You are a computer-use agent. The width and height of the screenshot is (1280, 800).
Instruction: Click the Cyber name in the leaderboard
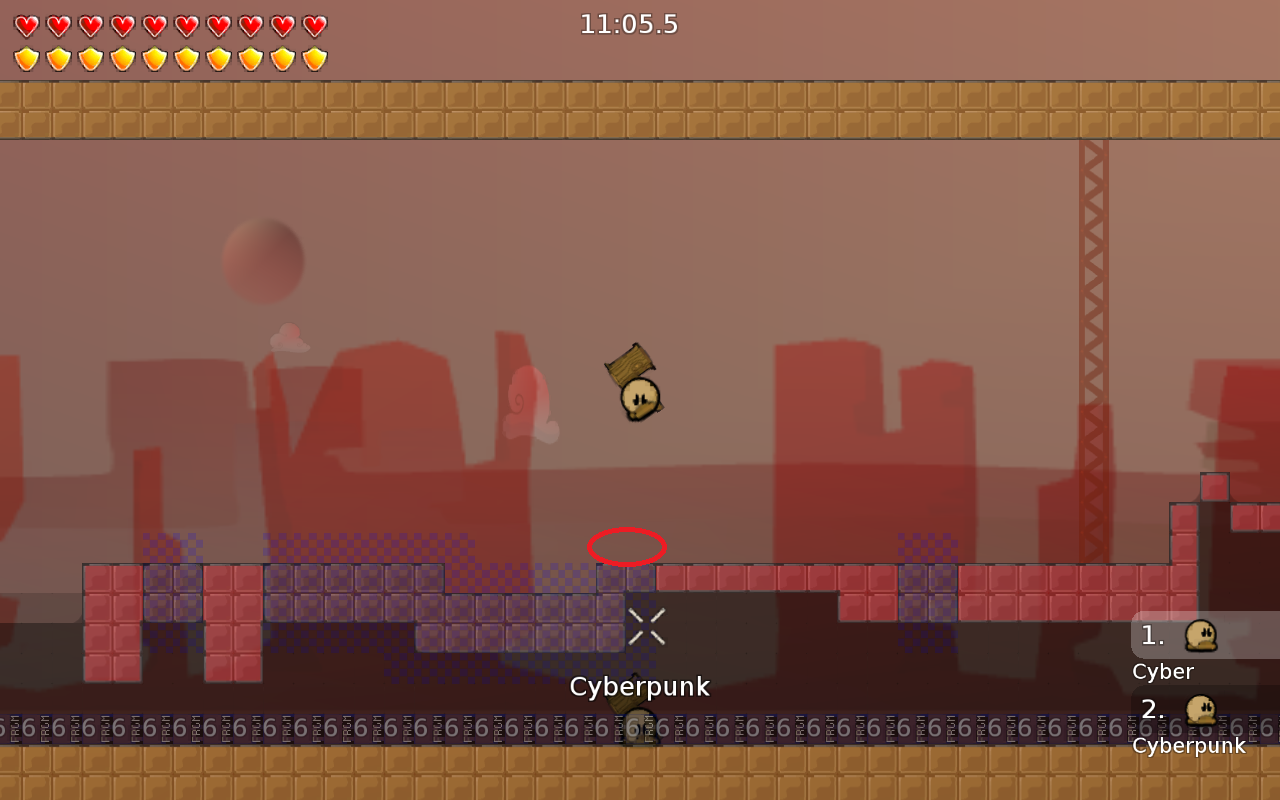(x=1161, y=671)
